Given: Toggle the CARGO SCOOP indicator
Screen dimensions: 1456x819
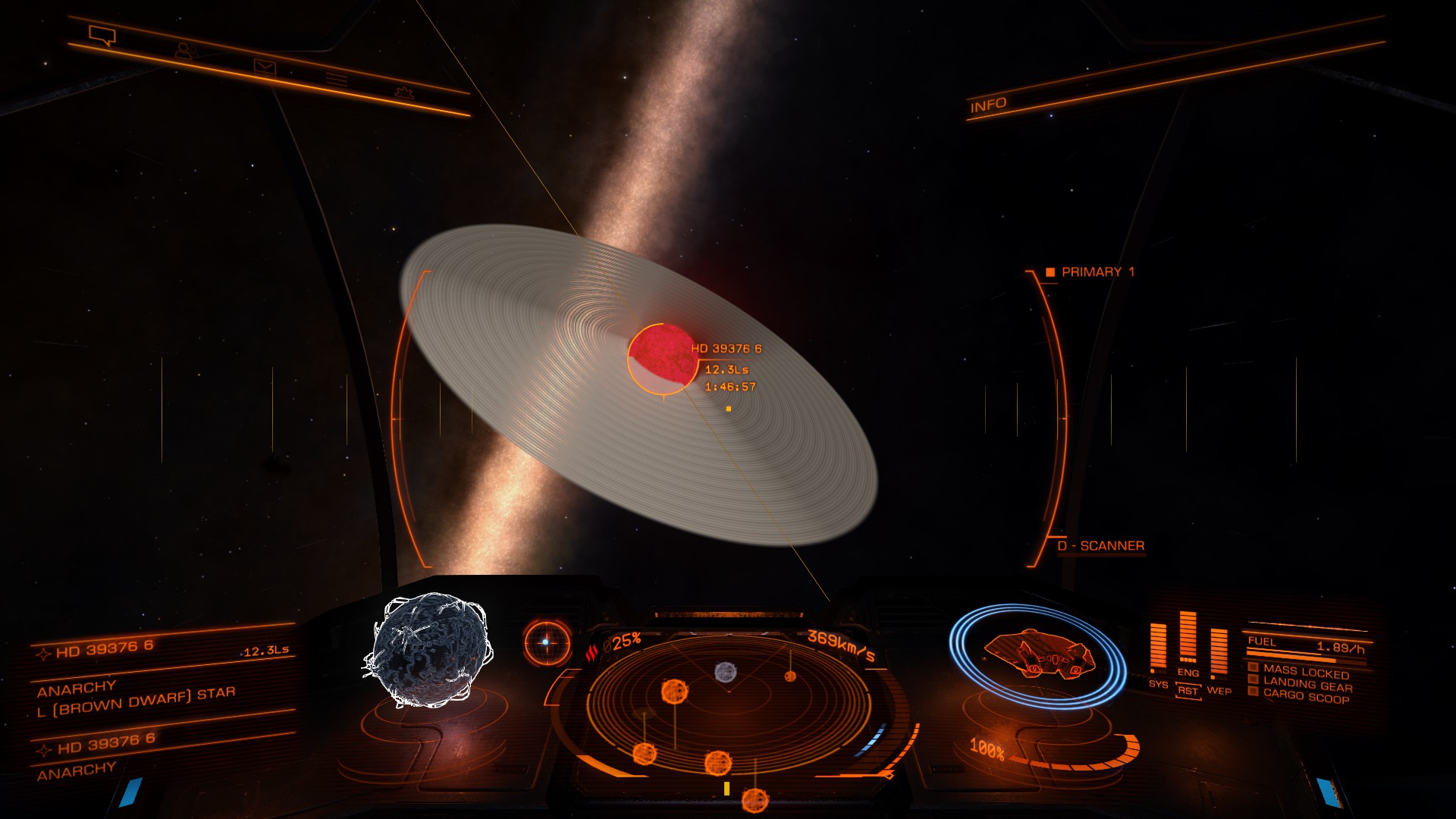Looking at the screenshot, I should coord(1305,696).
